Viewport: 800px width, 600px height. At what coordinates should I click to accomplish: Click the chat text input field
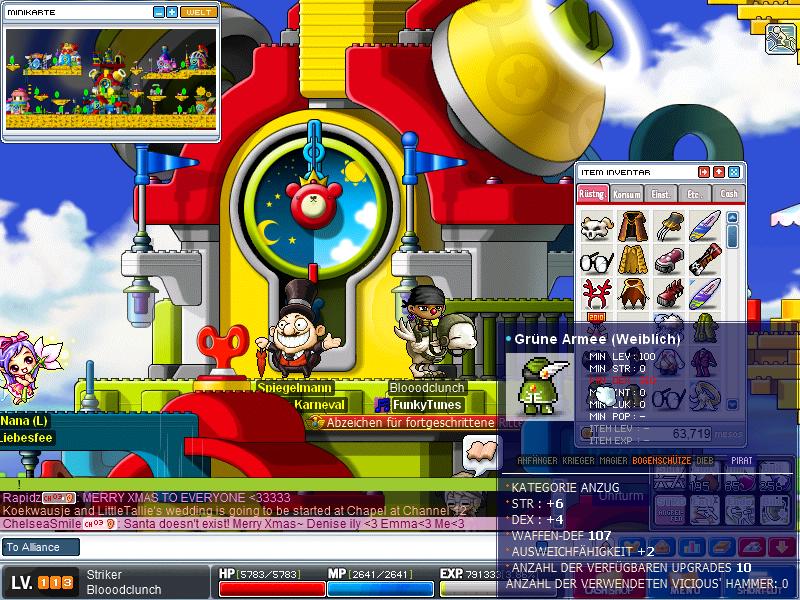coord(290,547)
